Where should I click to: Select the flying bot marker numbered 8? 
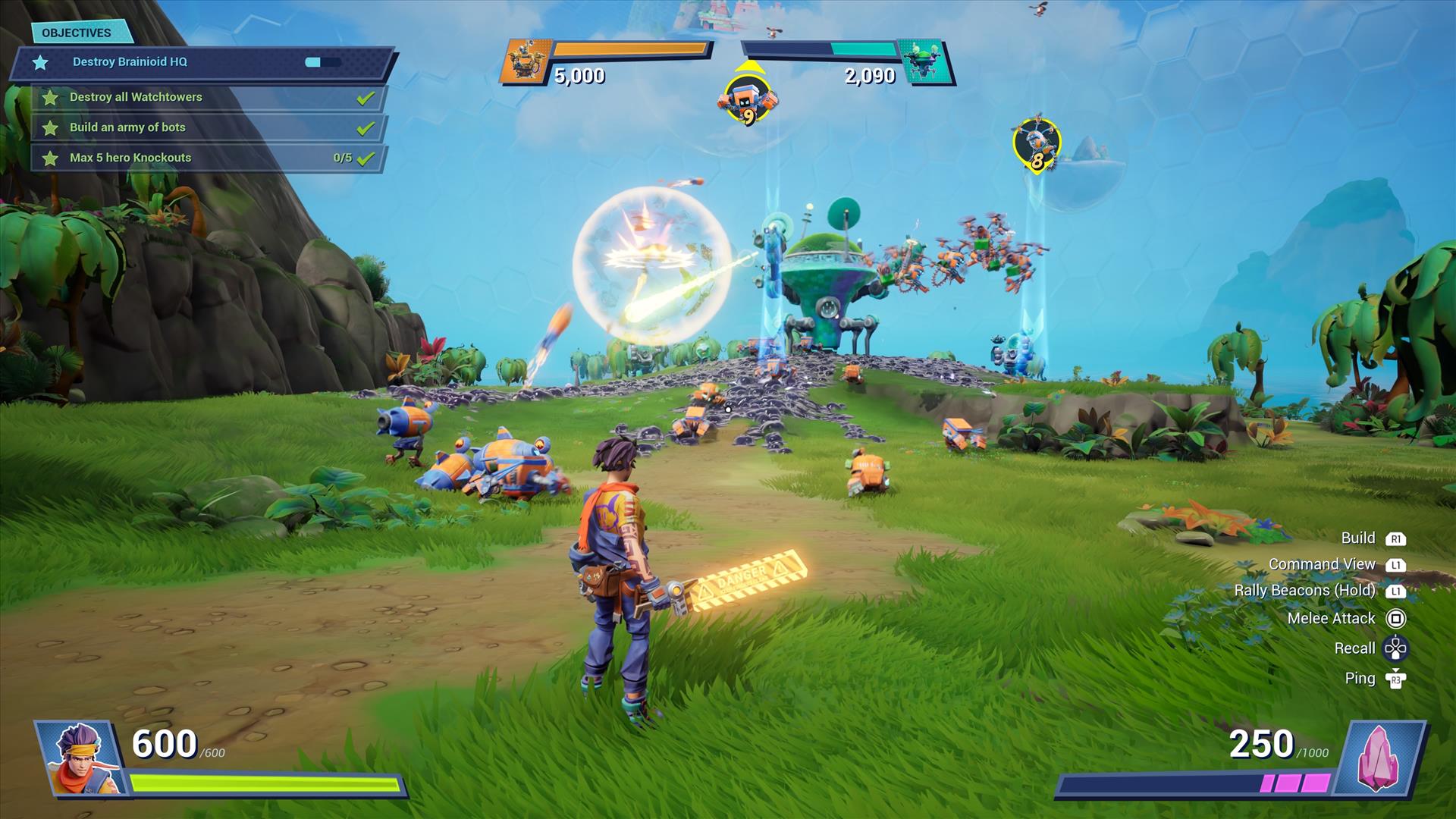(x=1036, y=144)
